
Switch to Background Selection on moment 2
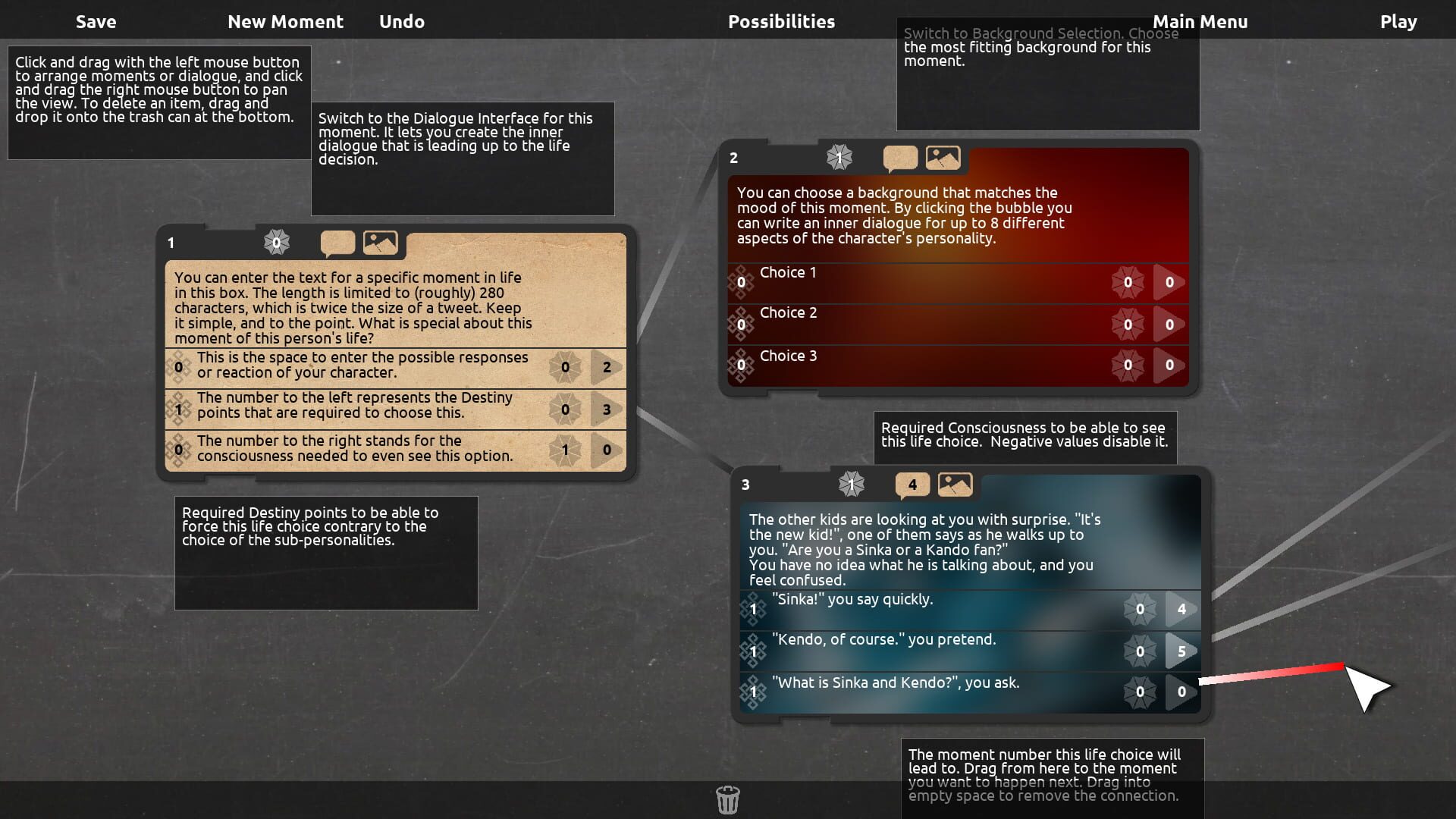pos(943,158)
